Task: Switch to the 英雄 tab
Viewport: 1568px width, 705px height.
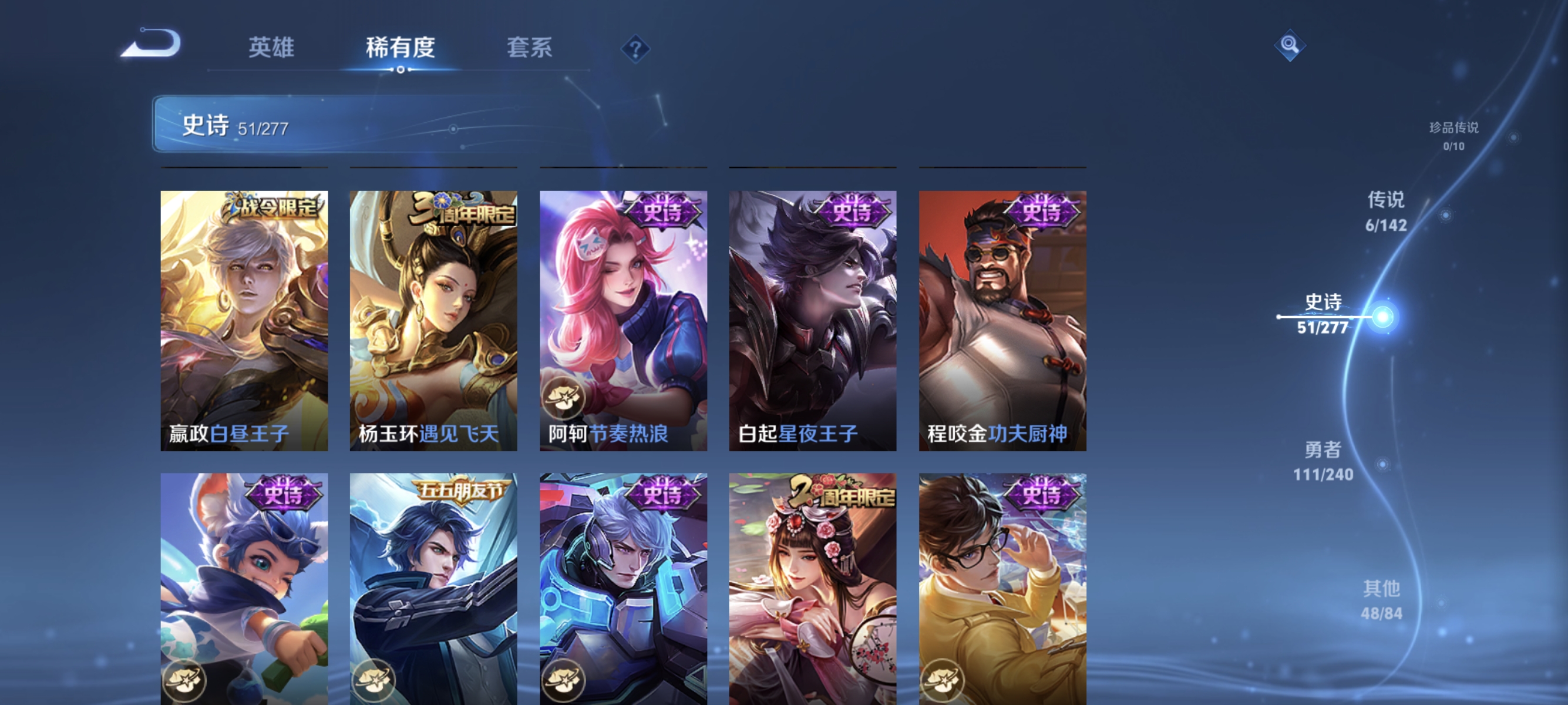Action: pos(271,48)
